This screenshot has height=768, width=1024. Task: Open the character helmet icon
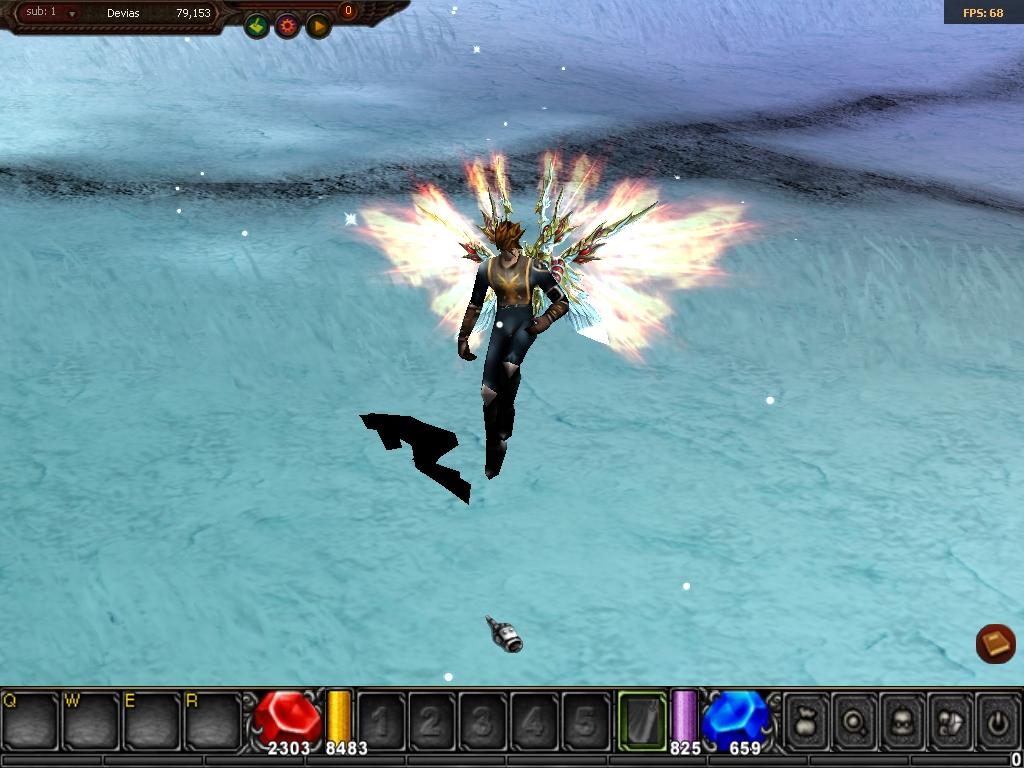(902, 720)
